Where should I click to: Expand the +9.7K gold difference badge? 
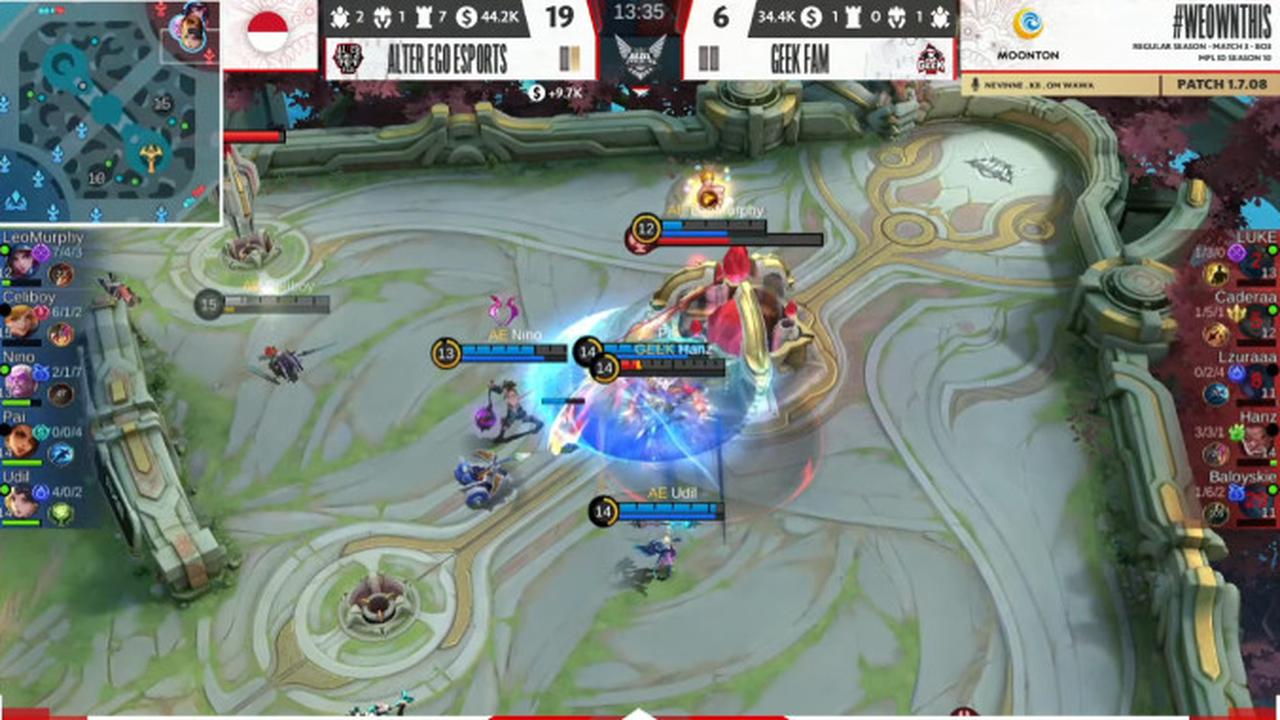(x=555, y=93)
